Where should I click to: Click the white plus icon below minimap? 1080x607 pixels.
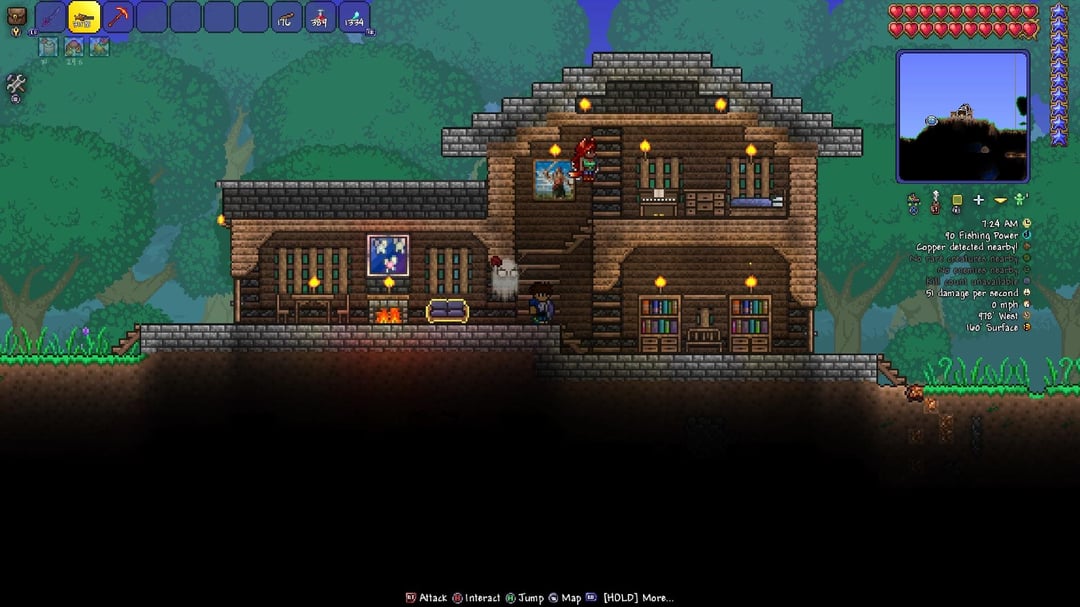pos(978,201)
